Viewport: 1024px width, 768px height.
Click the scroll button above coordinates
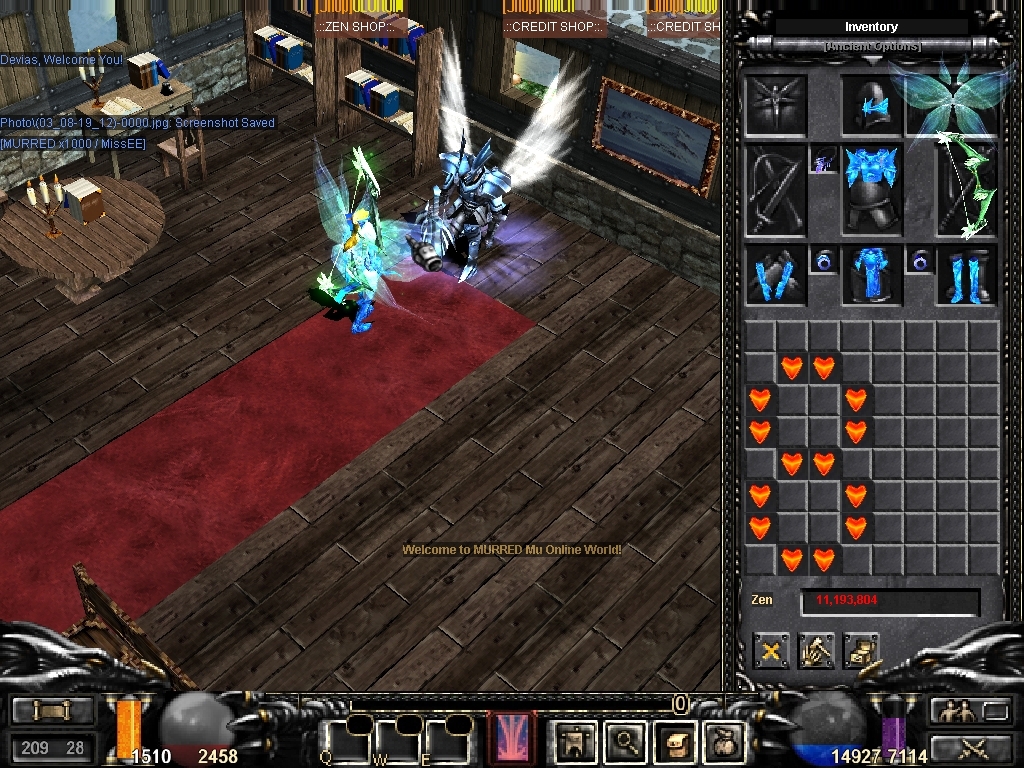(x=53, y=711)
